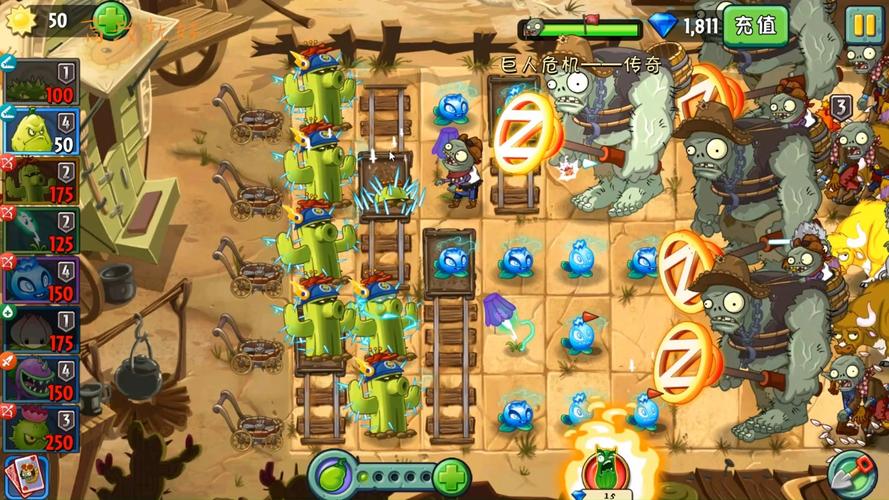
Task: Select the Chomper seed packet
Action: click(40, 378)
